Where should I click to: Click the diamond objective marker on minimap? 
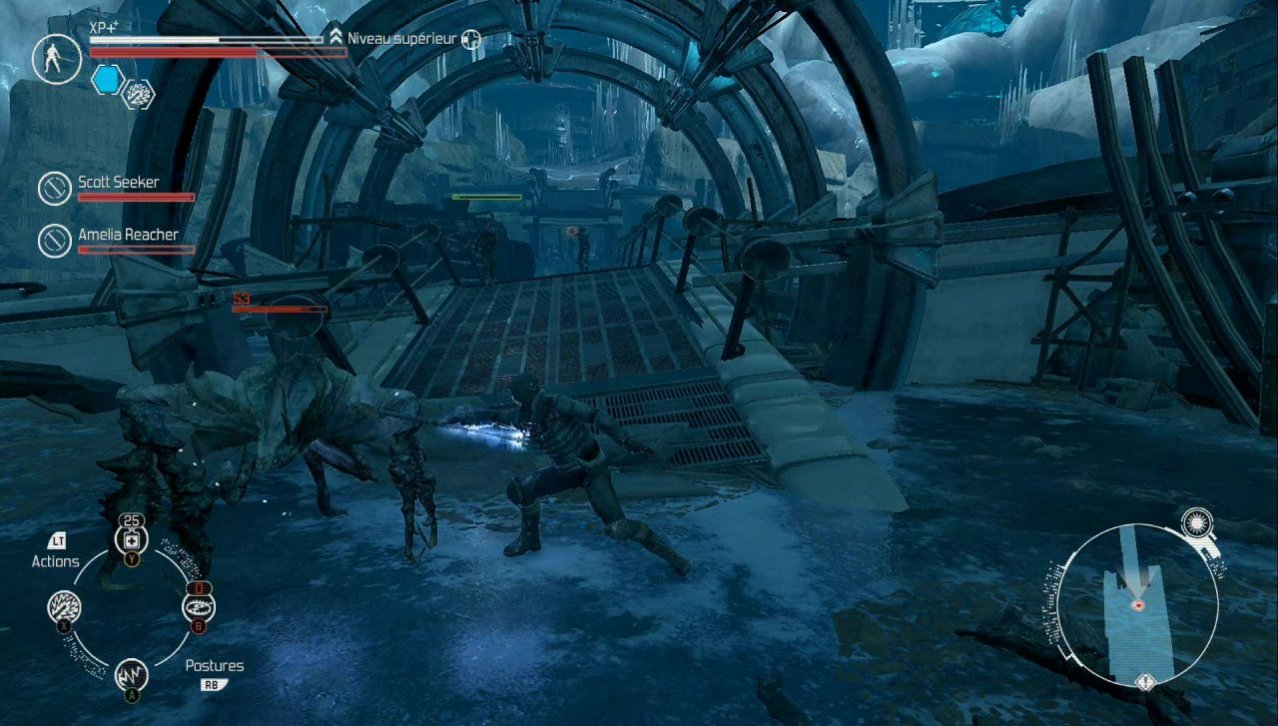pyautogui.click(x=1145, y=683)
